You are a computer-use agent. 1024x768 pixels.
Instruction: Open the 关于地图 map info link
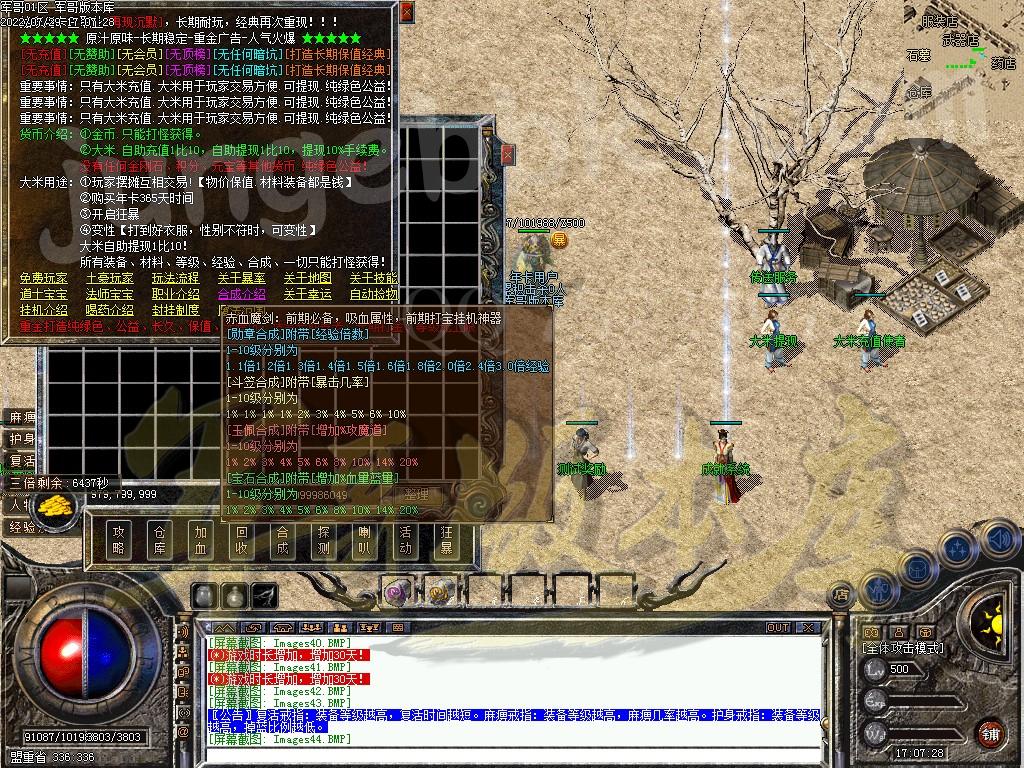pyautogui.click(x=307, y=278)
